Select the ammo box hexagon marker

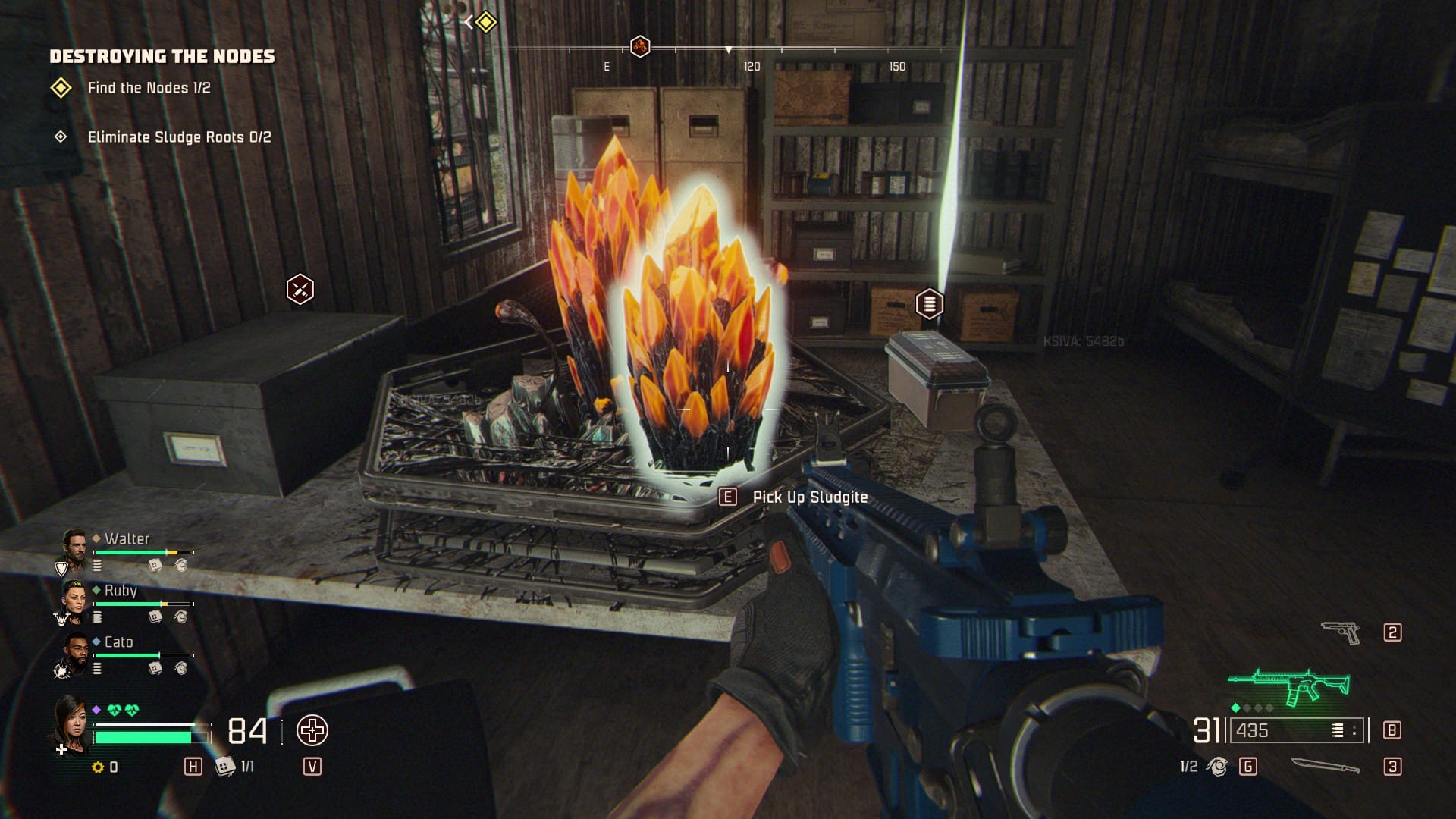coord(929,303)
